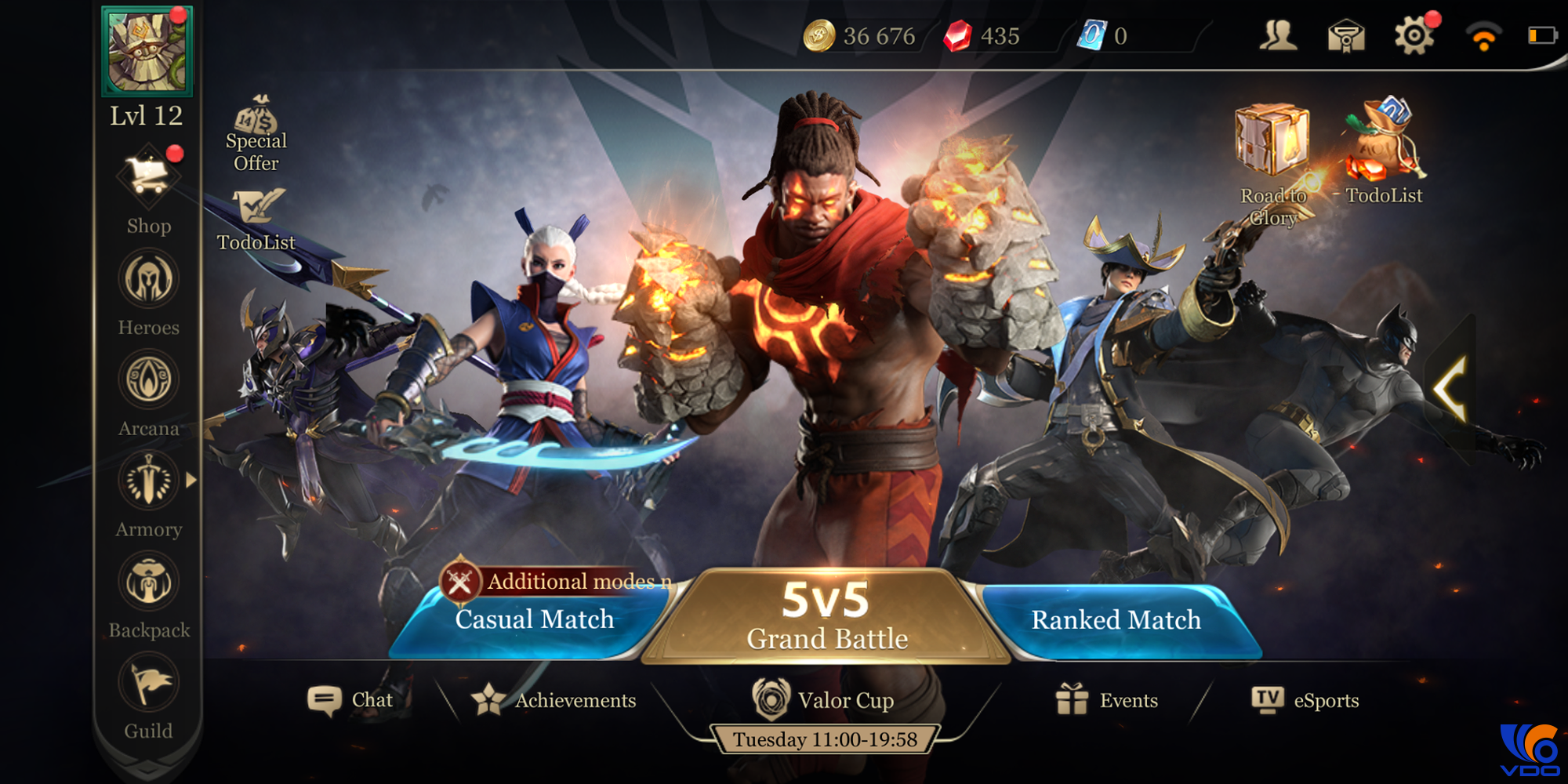Open the Events page
This screenshot has width=1568, height=784.
[x=1107, y=700]
